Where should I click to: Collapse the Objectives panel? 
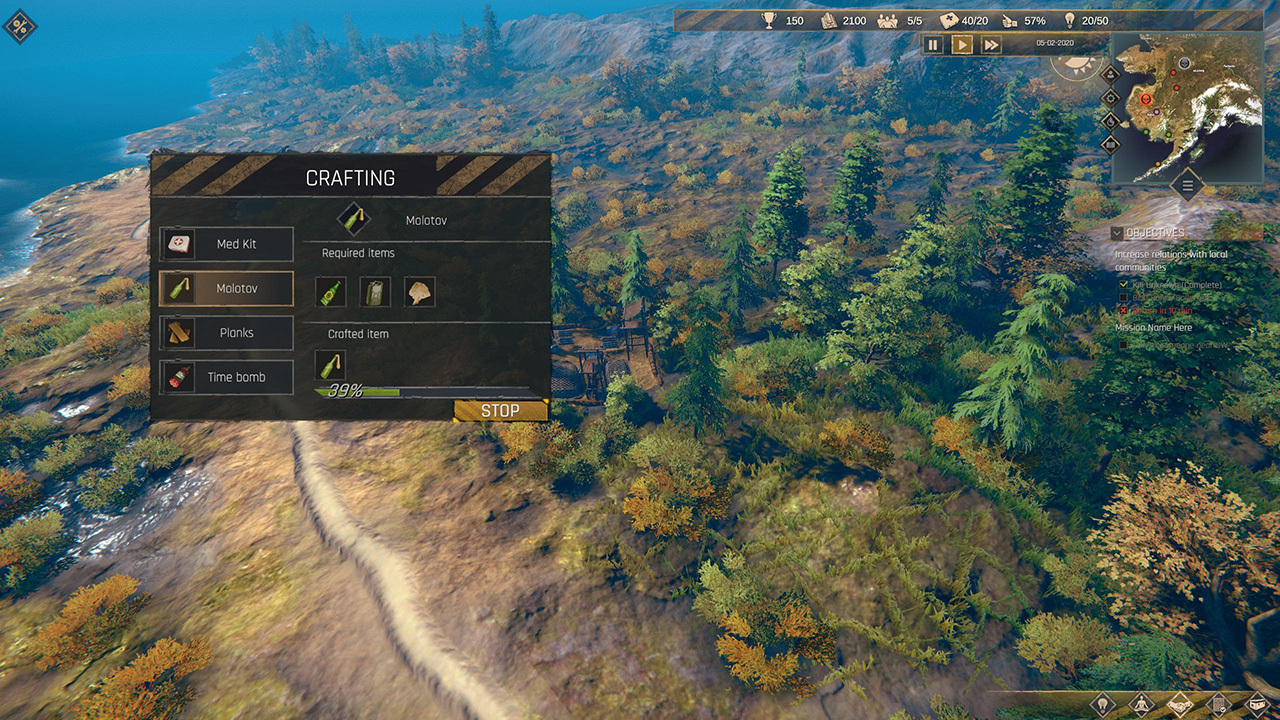pyautogui.click(x=1117, y=233)
